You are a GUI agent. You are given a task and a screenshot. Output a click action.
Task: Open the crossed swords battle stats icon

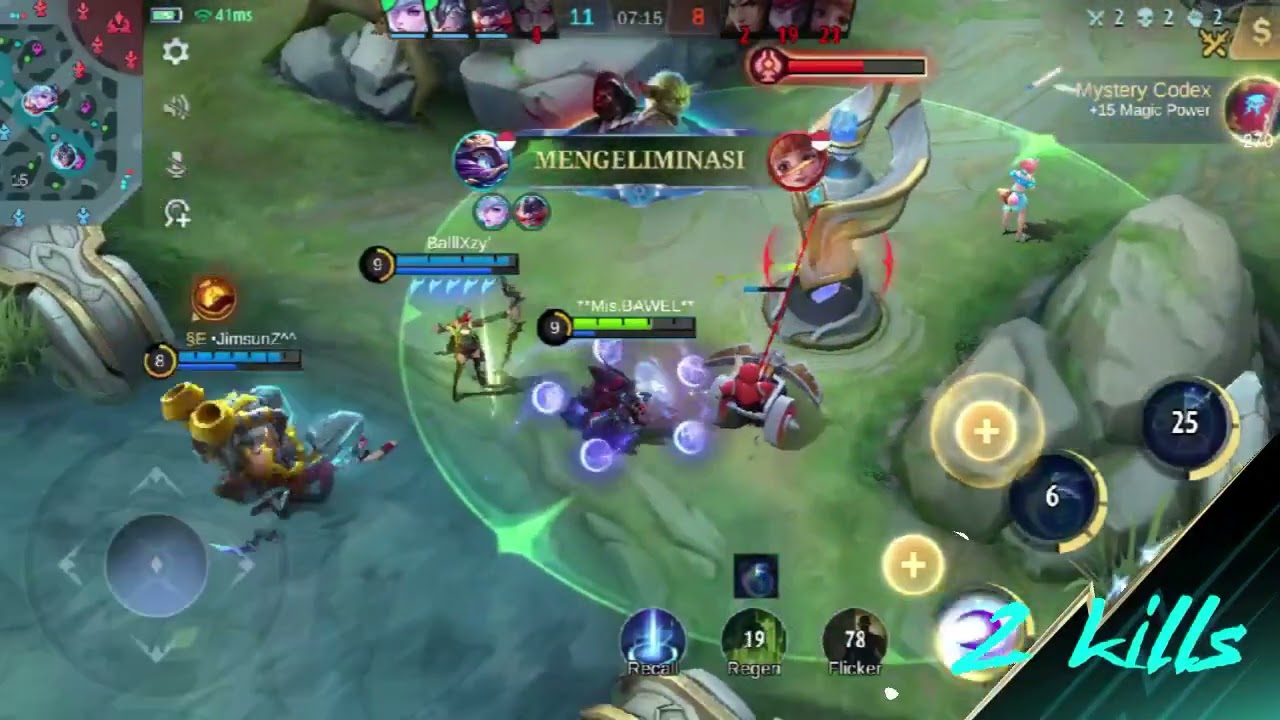point(1216,42)
